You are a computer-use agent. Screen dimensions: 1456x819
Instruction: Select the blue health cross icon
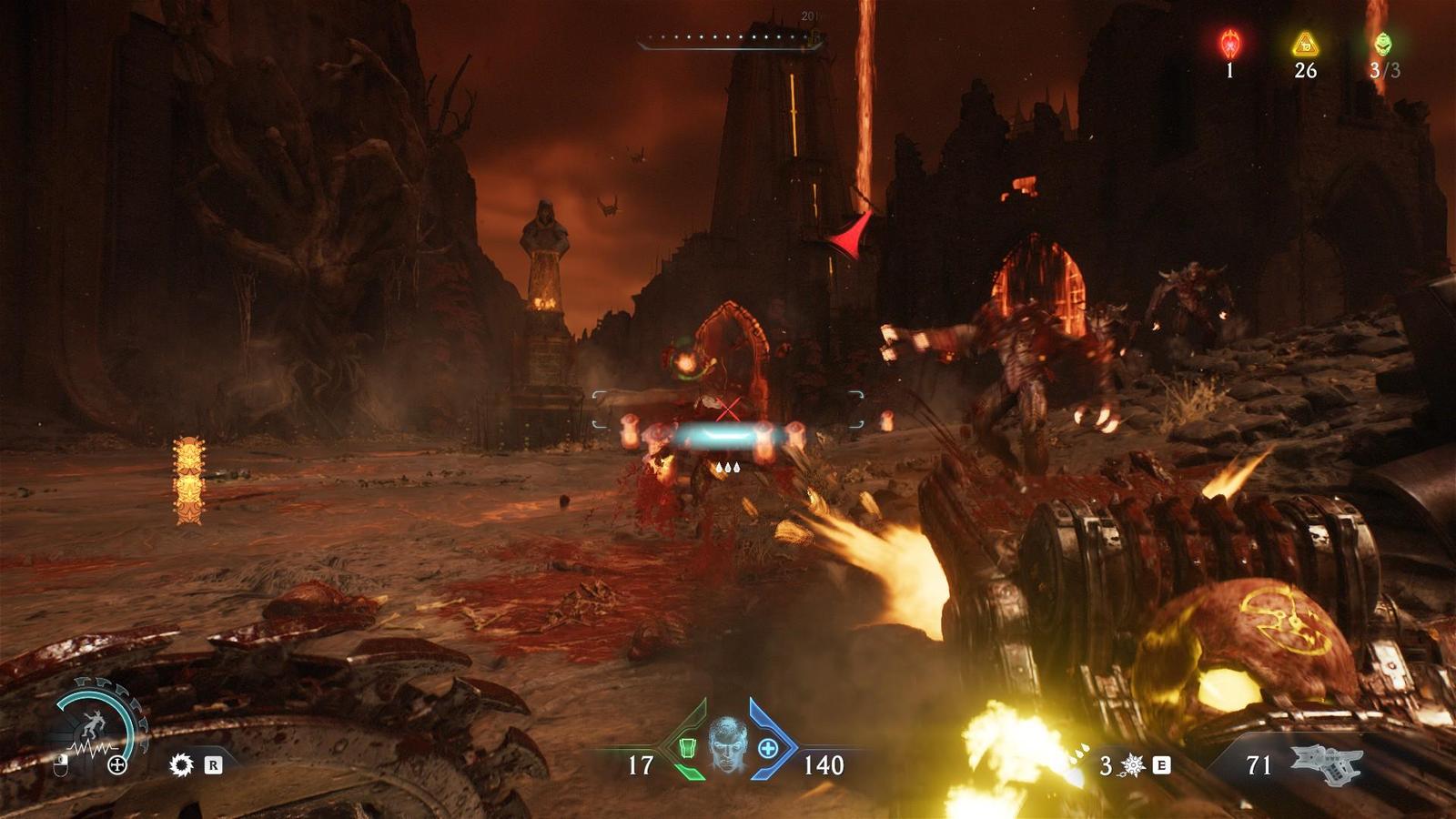pyautogui.click(x=768, y=748)
